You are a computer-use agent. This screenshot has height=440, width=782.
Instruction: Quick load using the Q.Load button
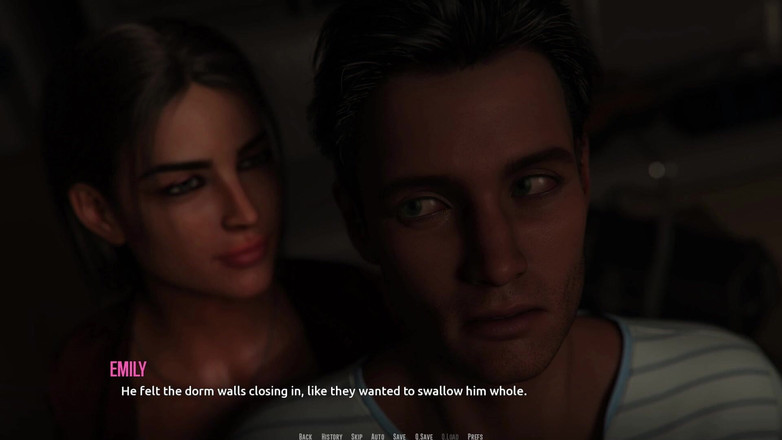pyautogui.click(x=450, y=436)
